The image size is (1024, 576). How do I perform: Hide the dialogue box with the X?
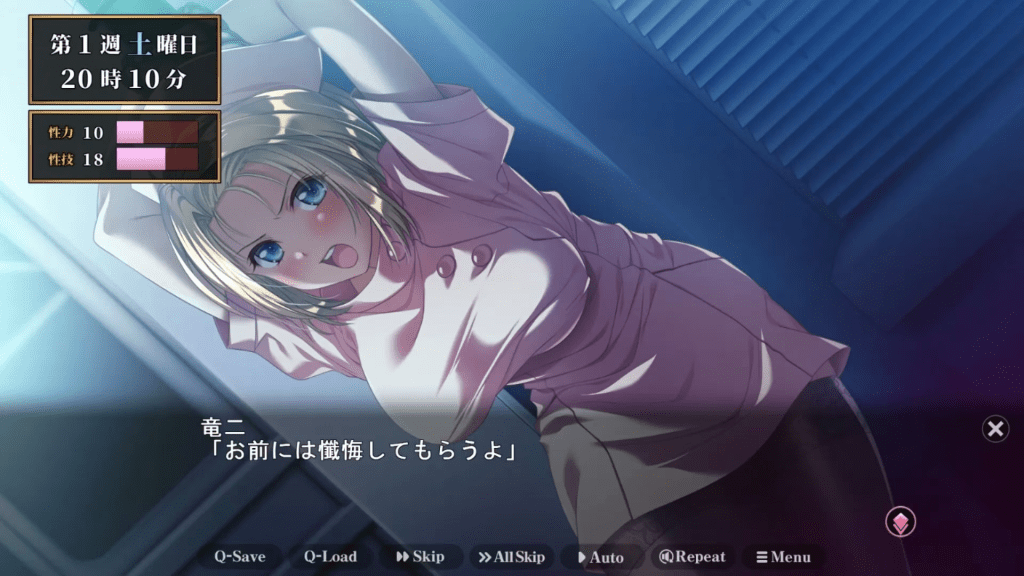coord(995,429)
